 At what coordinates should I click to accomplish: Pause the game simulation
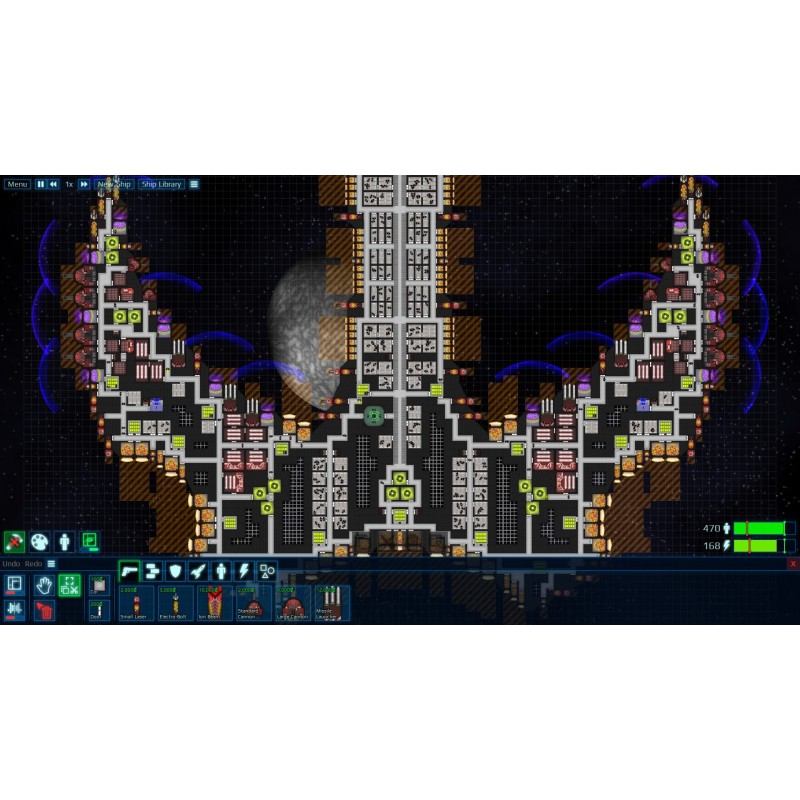click(41, 184)
